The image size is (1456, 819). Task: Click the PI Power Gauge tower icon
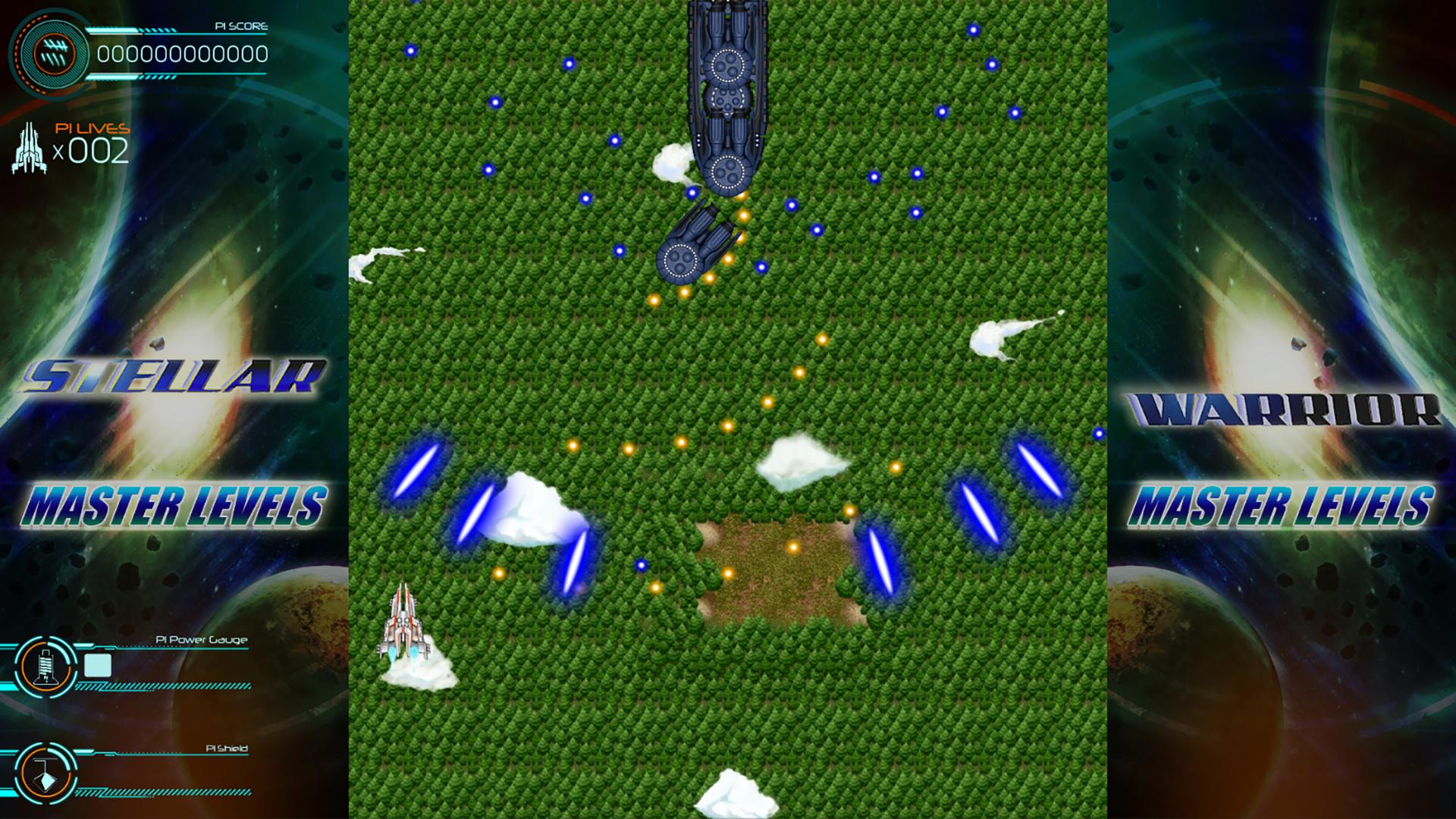click(x=47, y=666)
